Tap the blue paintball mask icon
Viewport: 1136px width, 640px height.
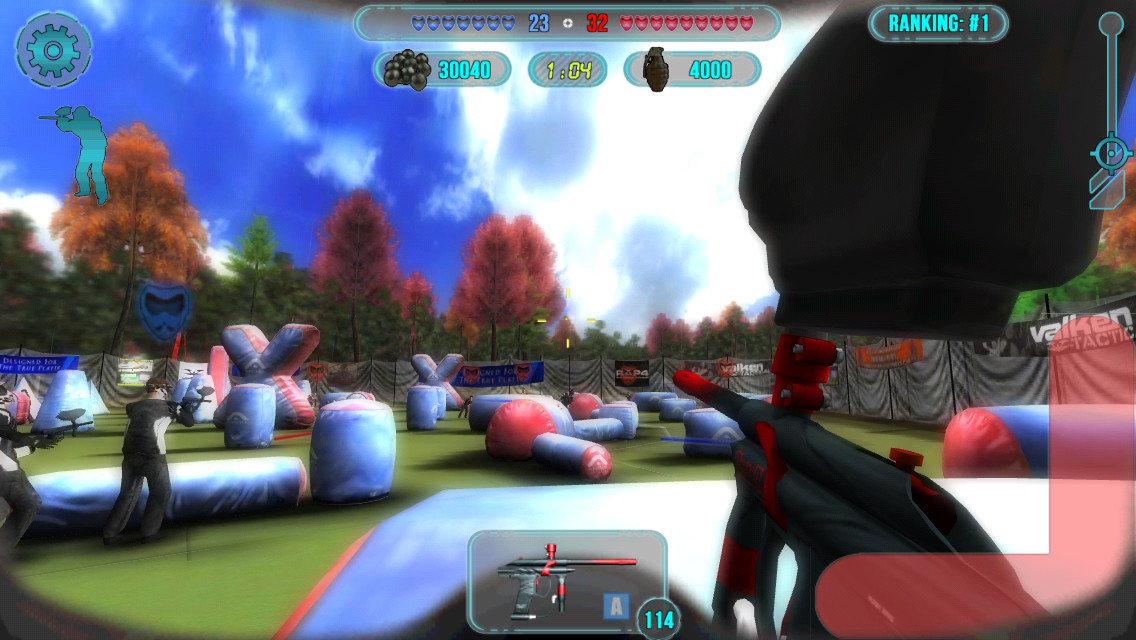tap(165, 310)
